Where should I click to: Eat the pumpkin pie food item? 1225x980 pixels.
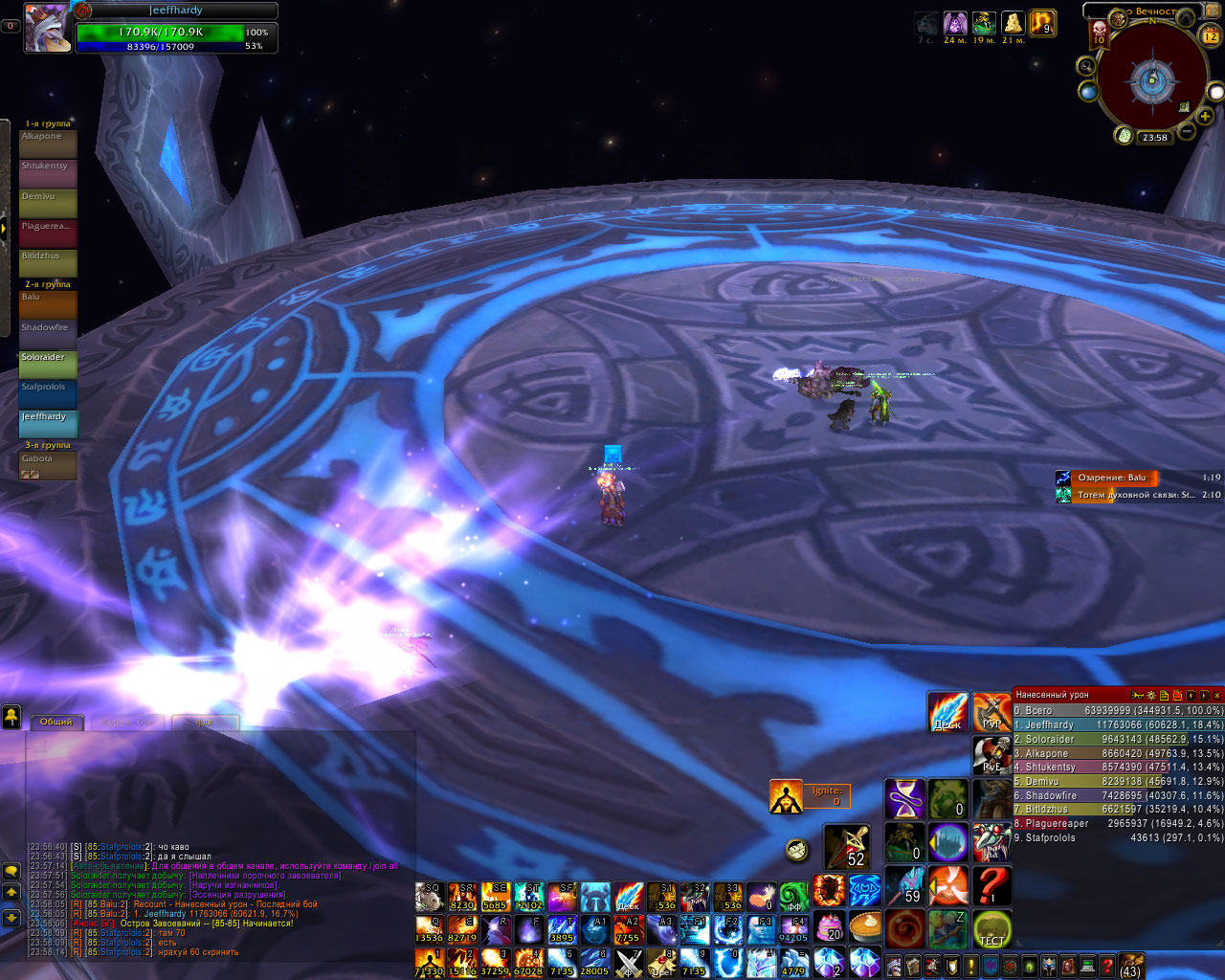[865, 927]
